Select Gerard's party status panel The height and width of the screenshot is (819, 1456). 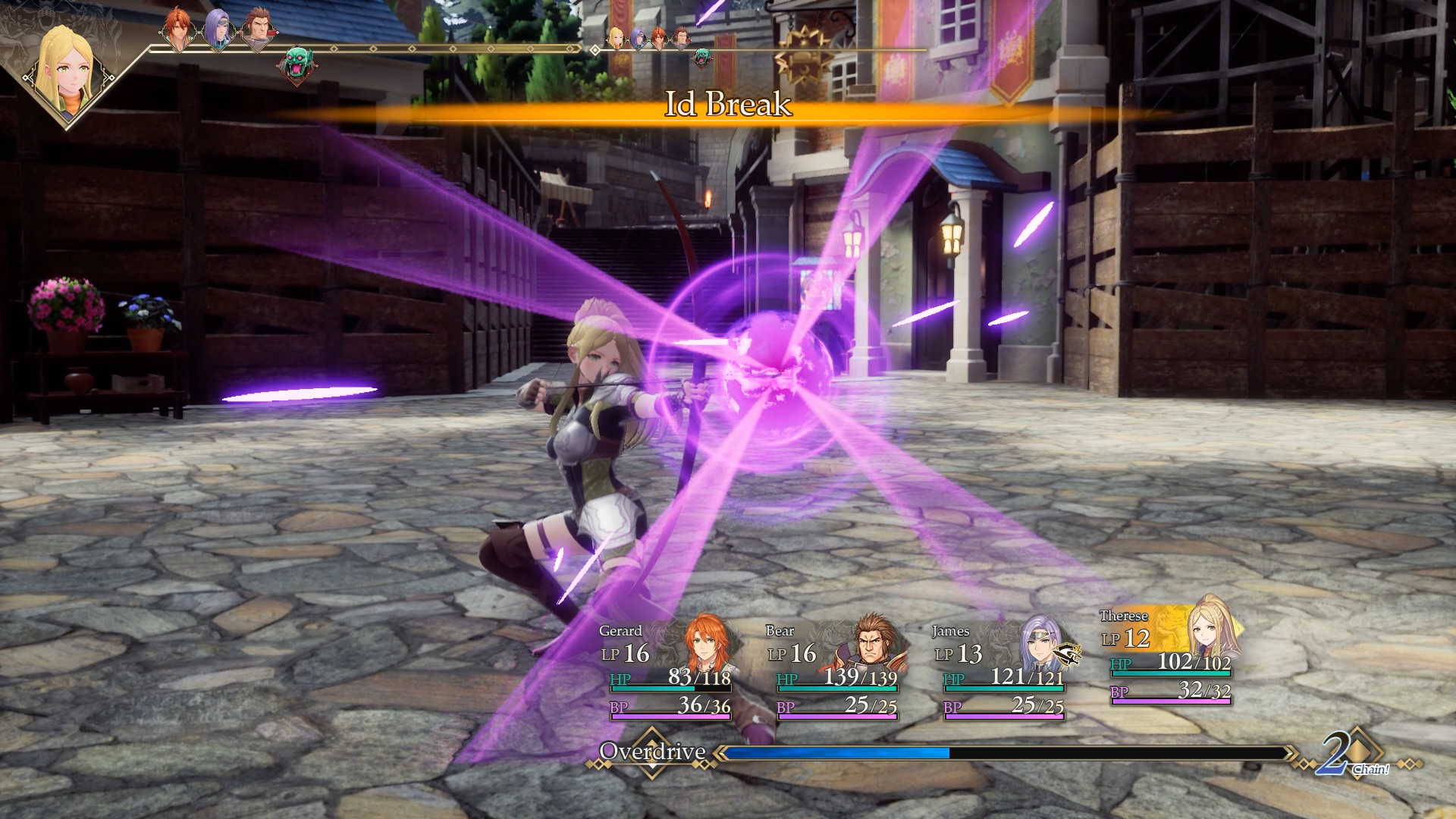click(x=666, y=669)
